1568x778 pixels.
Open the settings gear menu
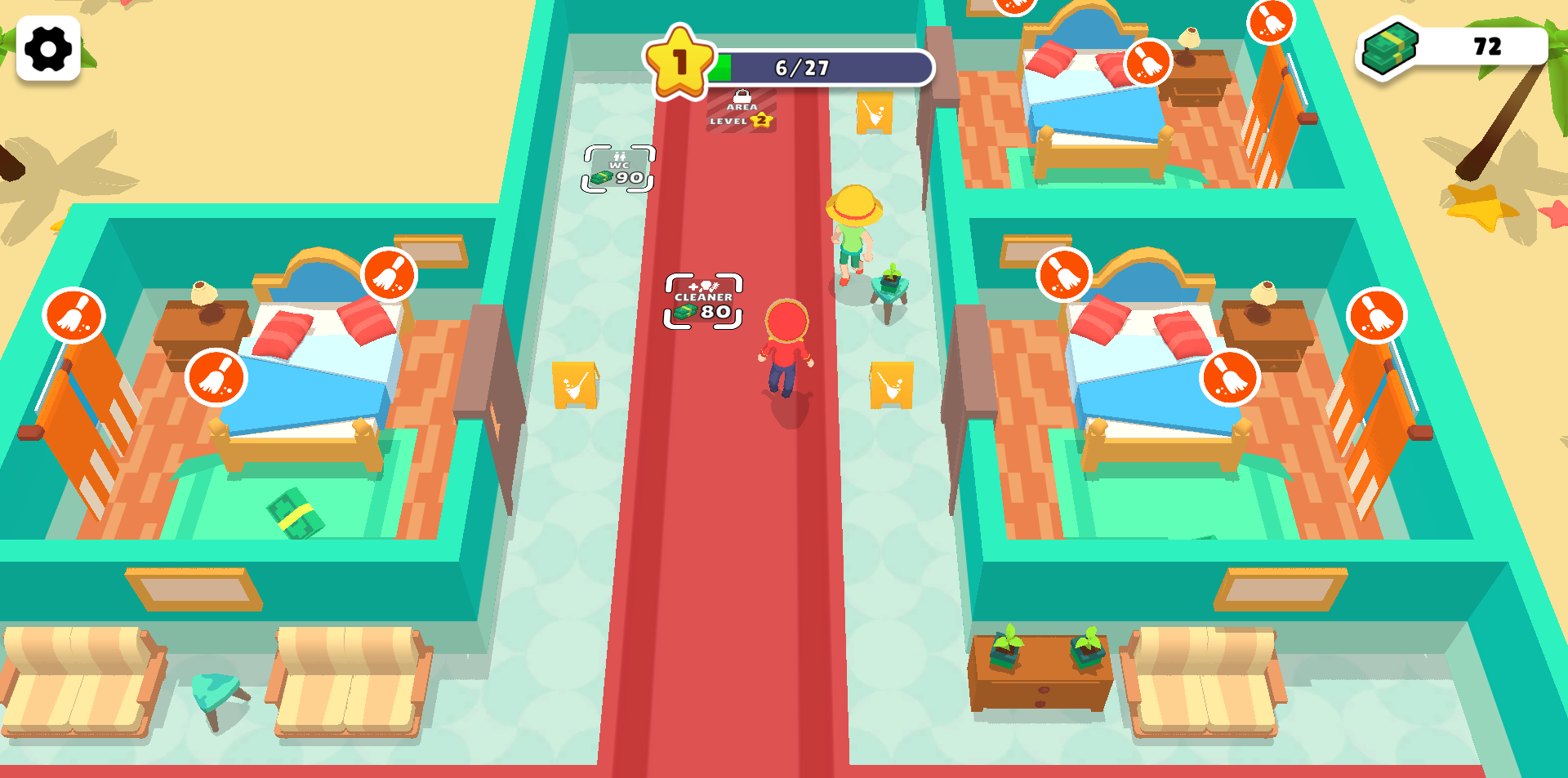tap(47, 47)
